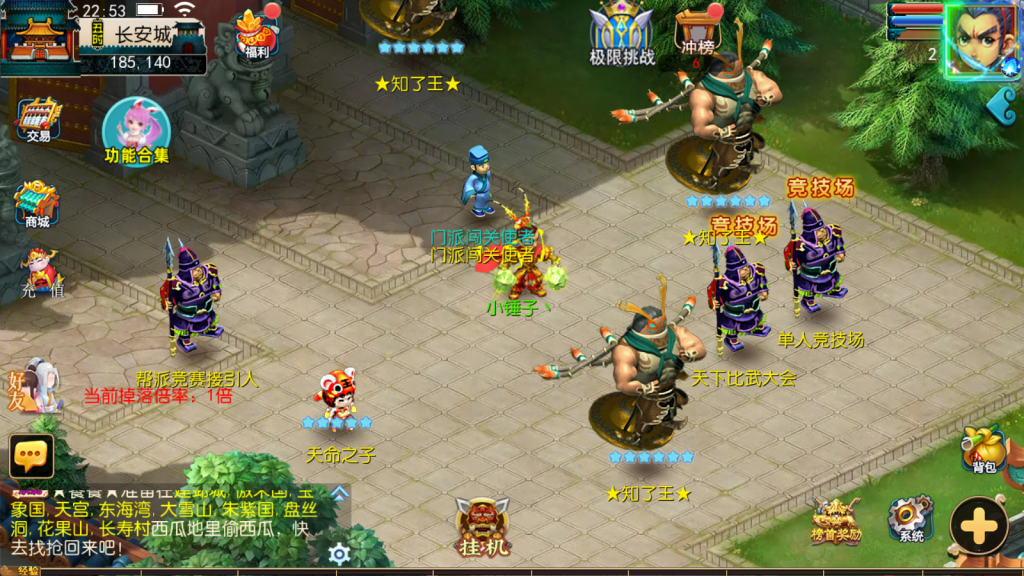1024x576 pixels.
Task: Open the 长安城 map from the location label
Action: (143, 35)
